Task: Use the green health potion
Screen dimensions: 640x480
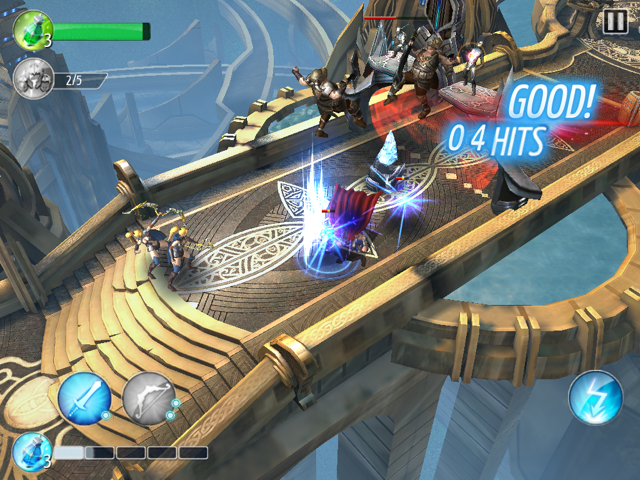Action: 33,30
